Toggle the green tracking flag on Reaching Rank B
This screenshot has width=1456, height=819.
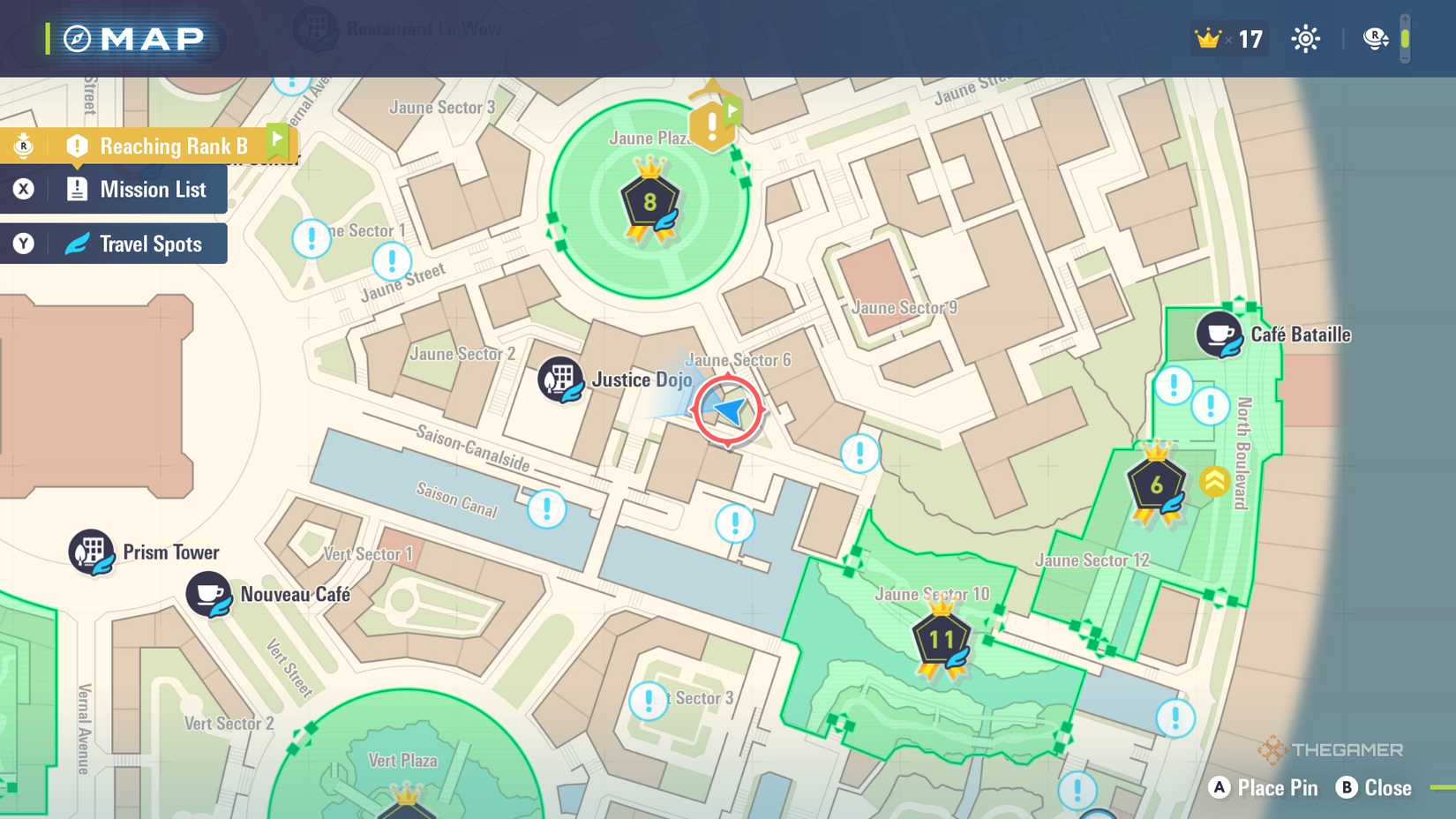[x=276, y=139]
